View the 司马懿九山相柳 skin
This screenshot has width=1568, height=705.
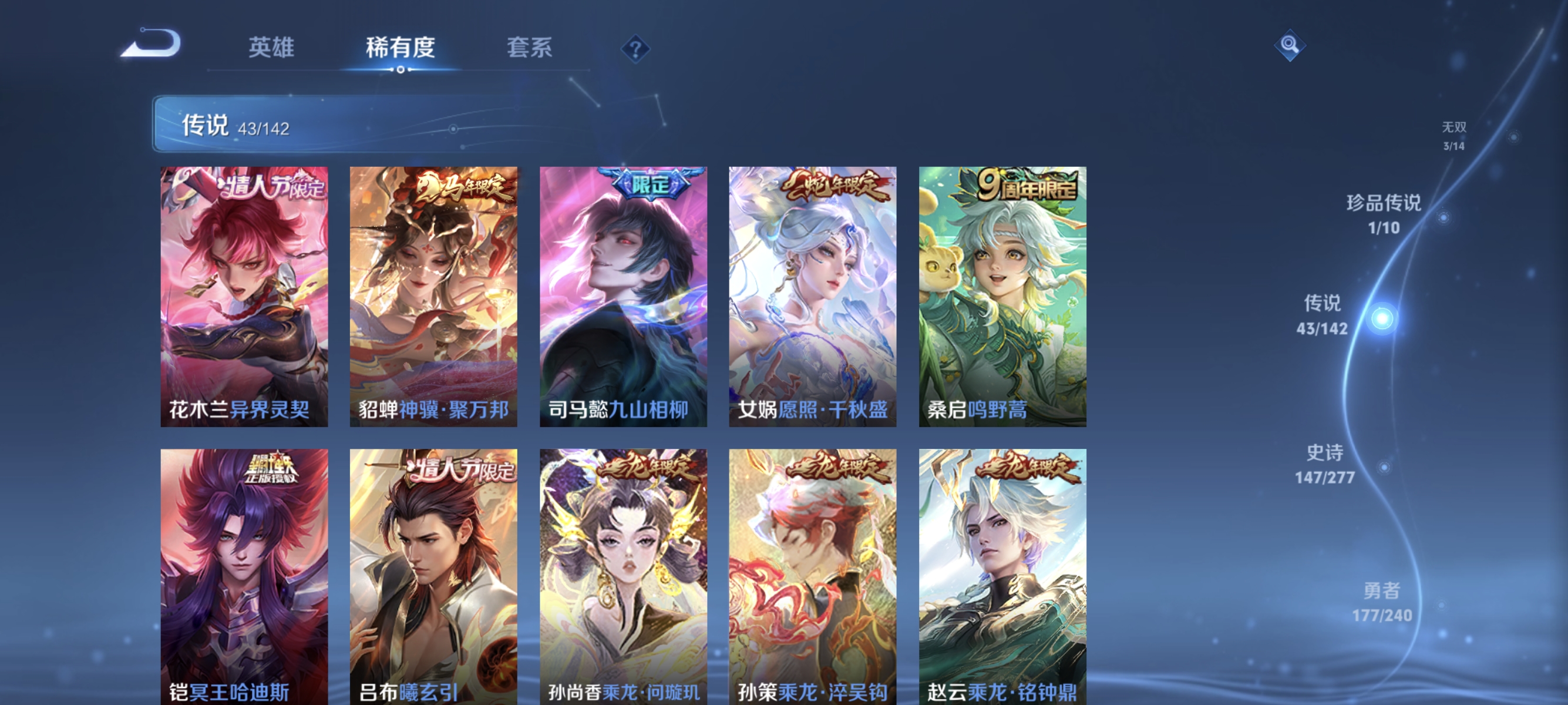click(x=624, y=296)
